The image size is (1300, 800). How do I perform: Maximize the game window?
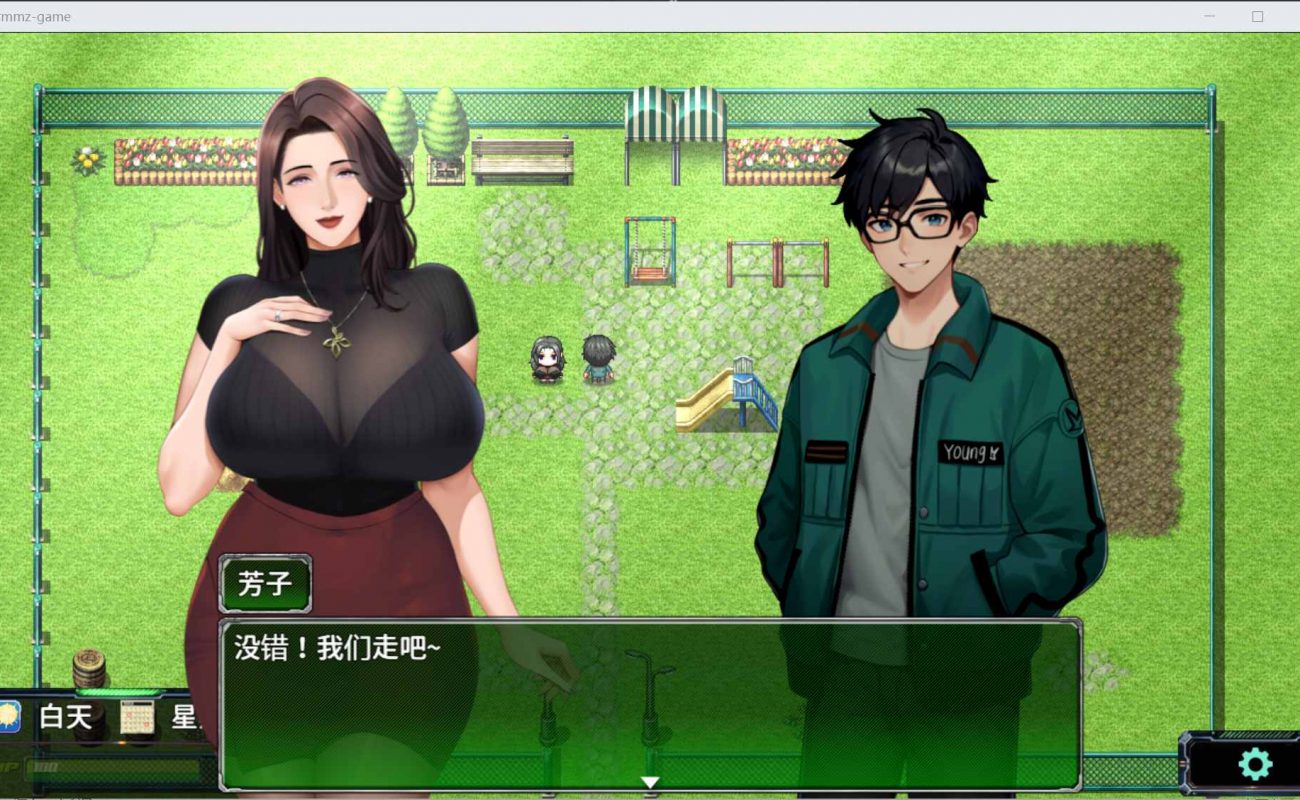1258,16
